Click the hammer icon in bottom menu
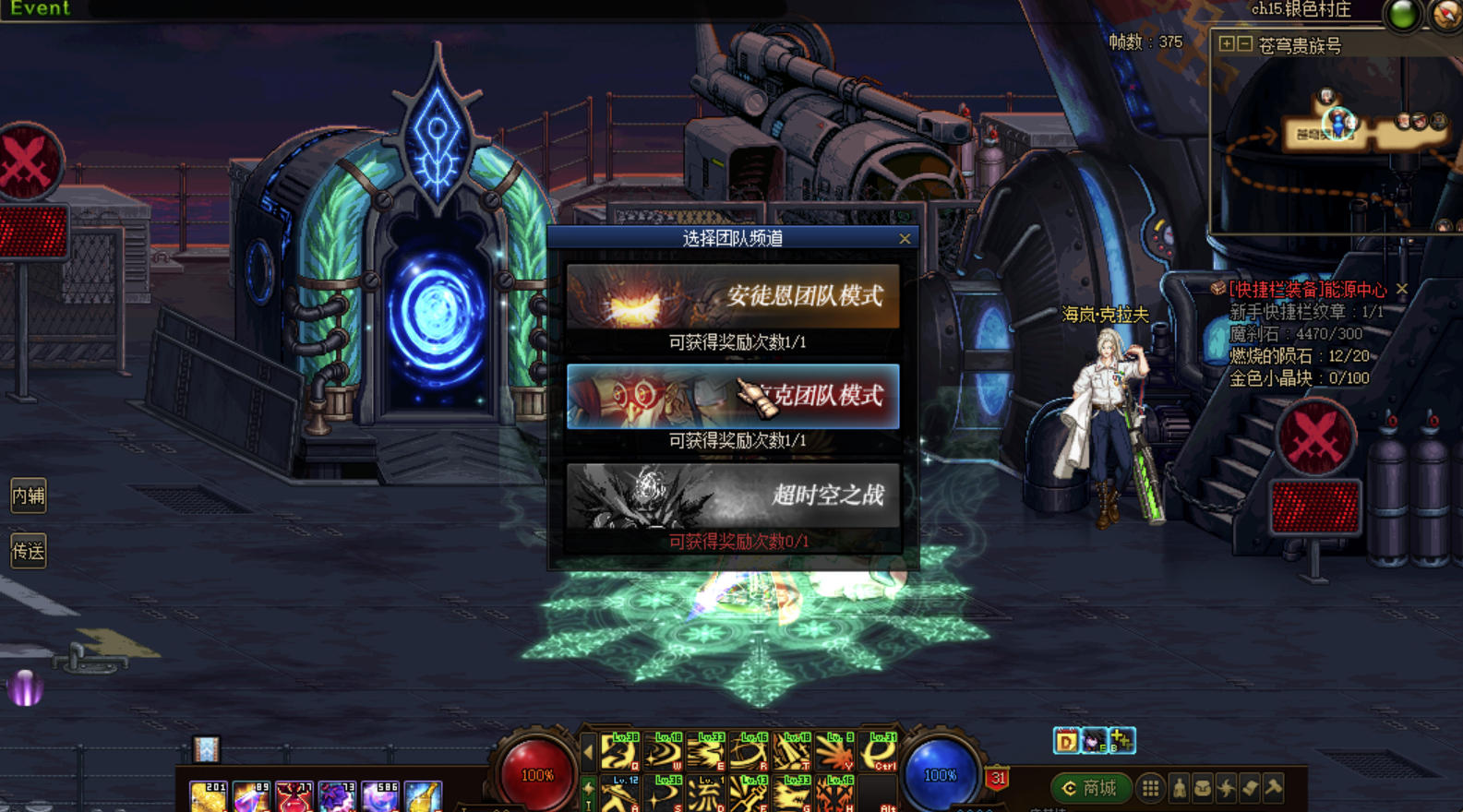The image size is (1463, 812). tap(1275, 788)
